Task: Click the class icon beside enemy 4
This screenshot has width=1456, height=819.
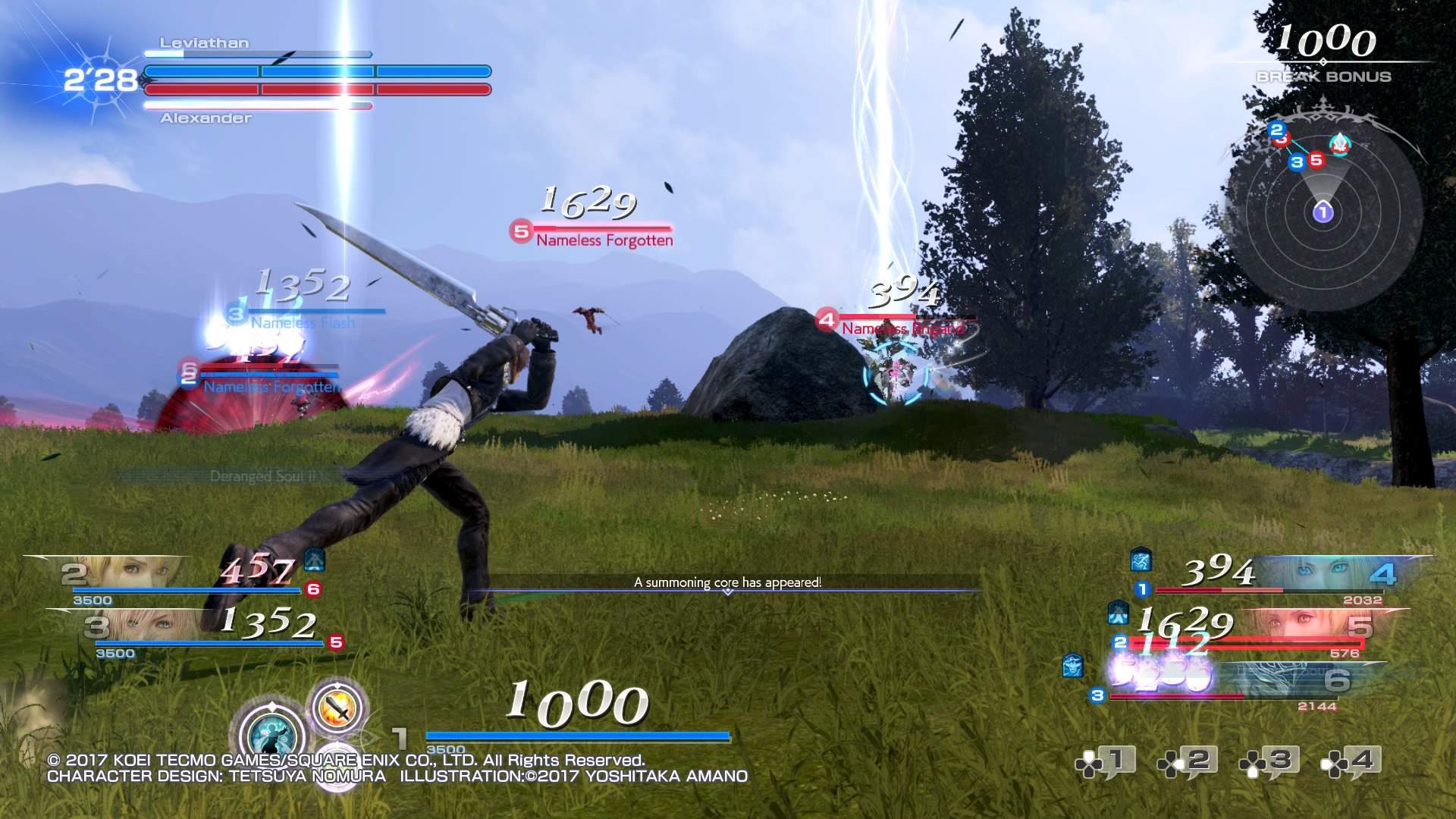Action: tap(1141, 560)
